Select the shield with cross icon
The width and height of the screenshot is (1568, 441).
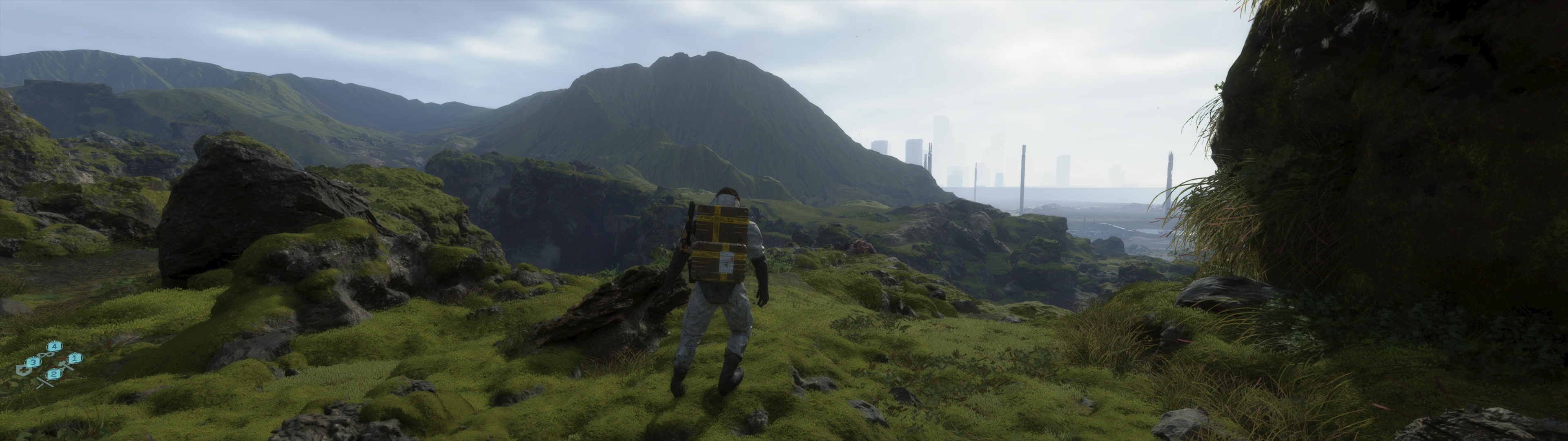pyautogui.click(x=24, y=370)
